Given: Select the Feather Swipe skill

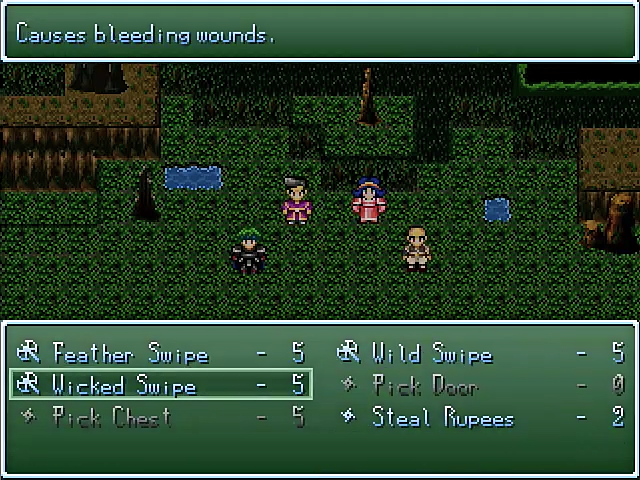Looking at the screenshot, I should [x=130, y=353].
